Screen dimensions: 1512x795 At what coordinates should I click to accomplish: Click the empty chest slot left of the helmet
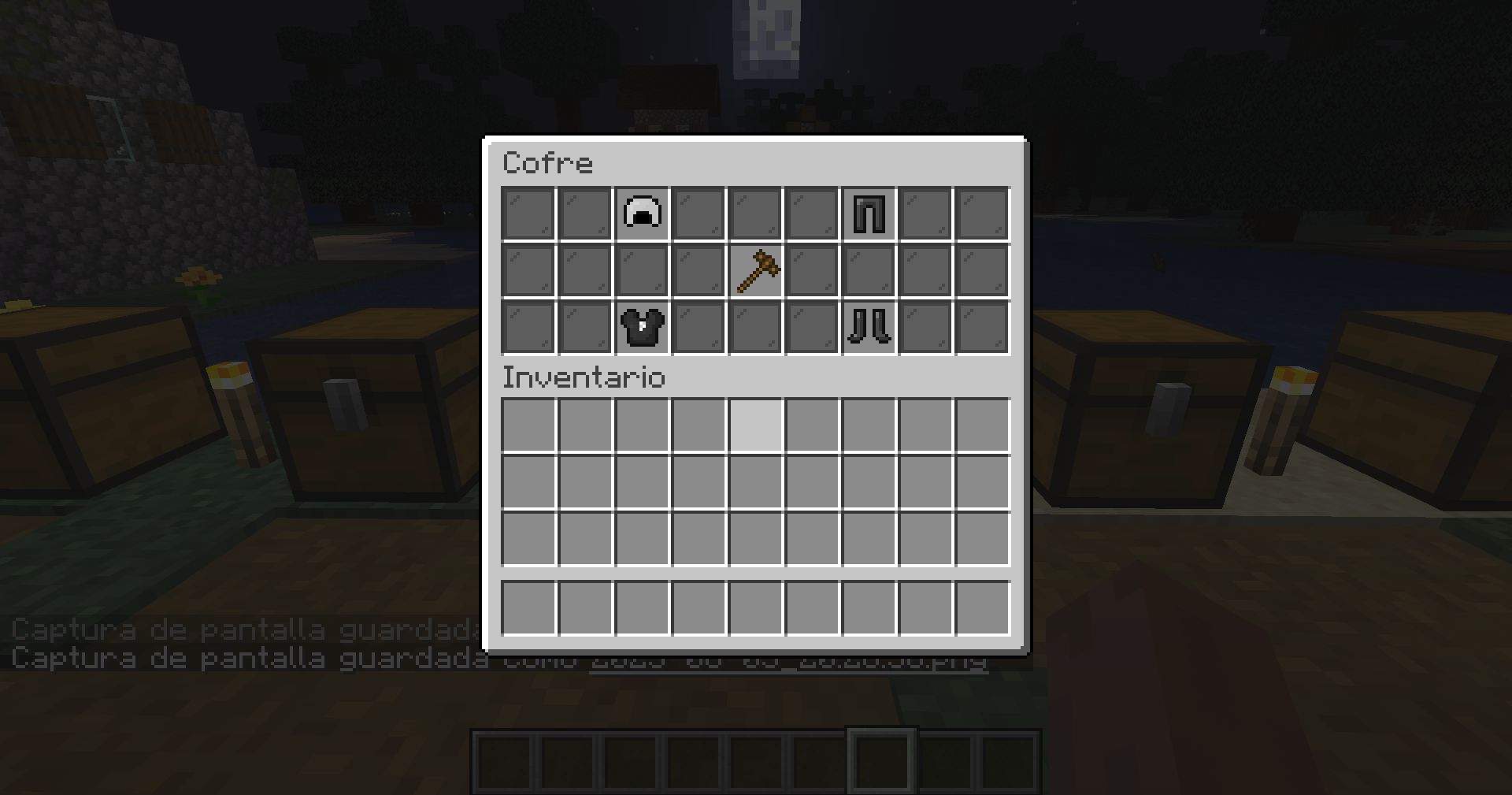[584, 210]
